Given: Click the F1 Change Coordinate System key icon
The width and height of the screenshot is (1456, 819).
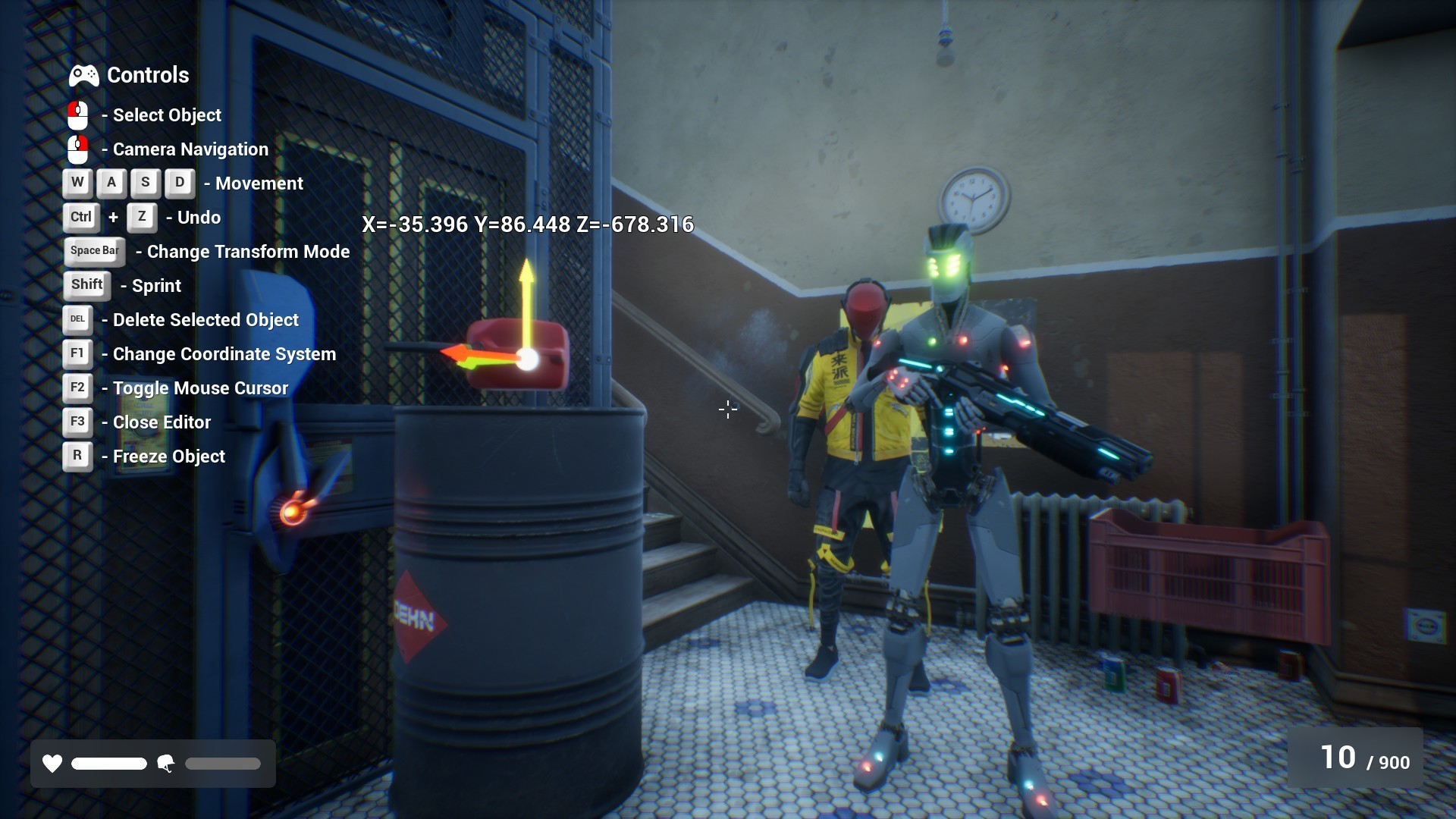Looking at the screenshot, I should click(x=77, y=353).
